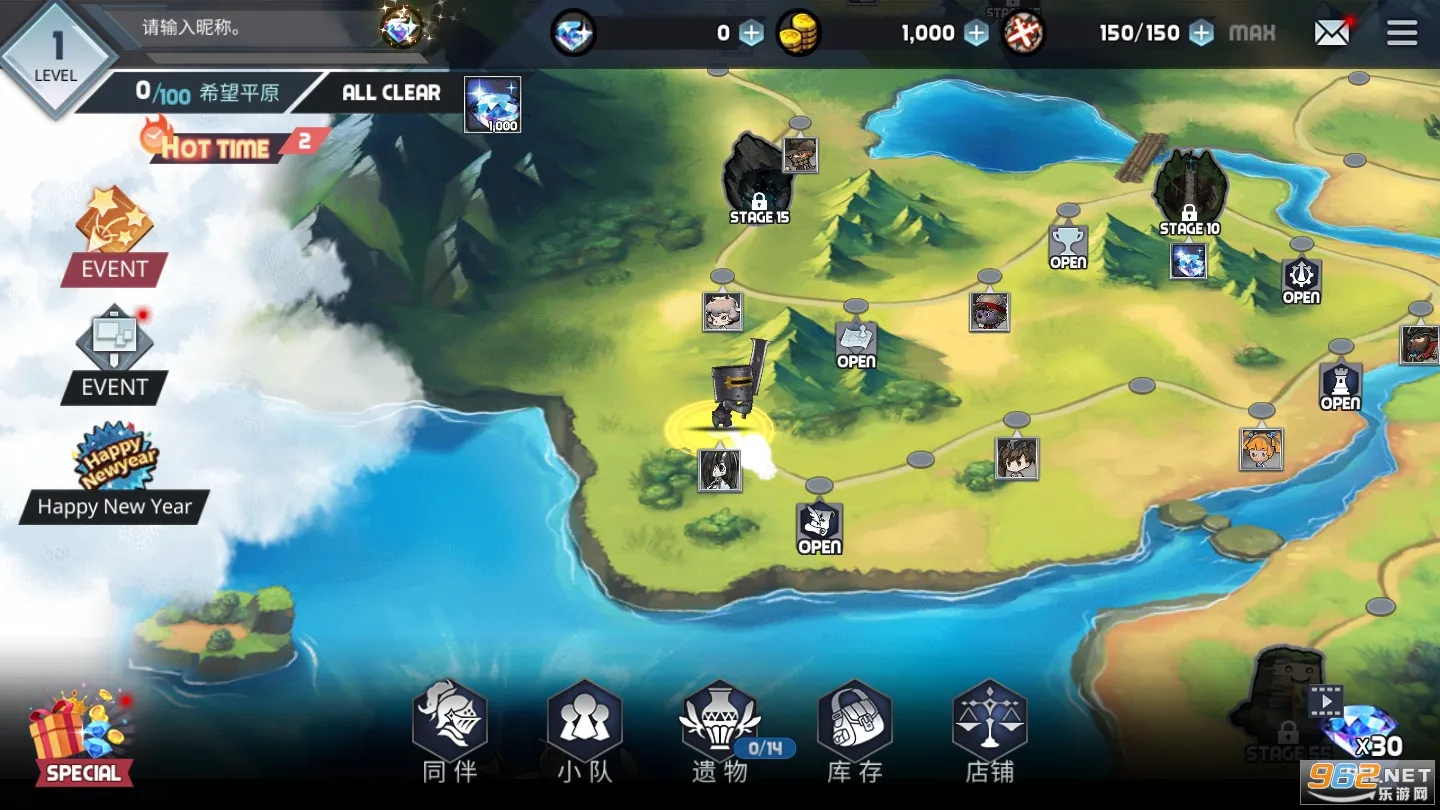Add more diamonds with the plus button
1440x810 pixels.
751,33
